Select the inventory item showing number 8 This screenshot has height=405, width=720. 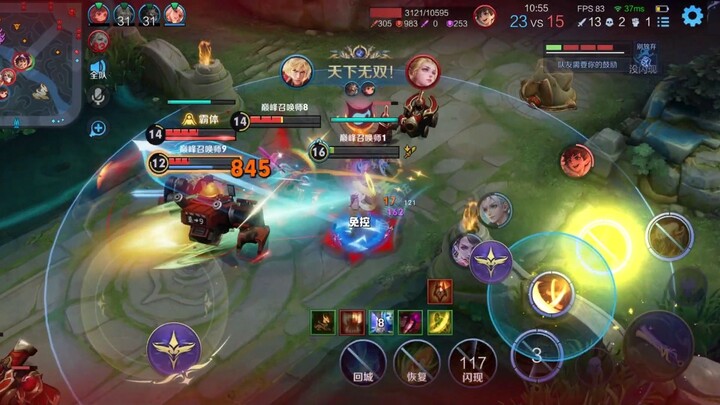[x=381, y=322]
